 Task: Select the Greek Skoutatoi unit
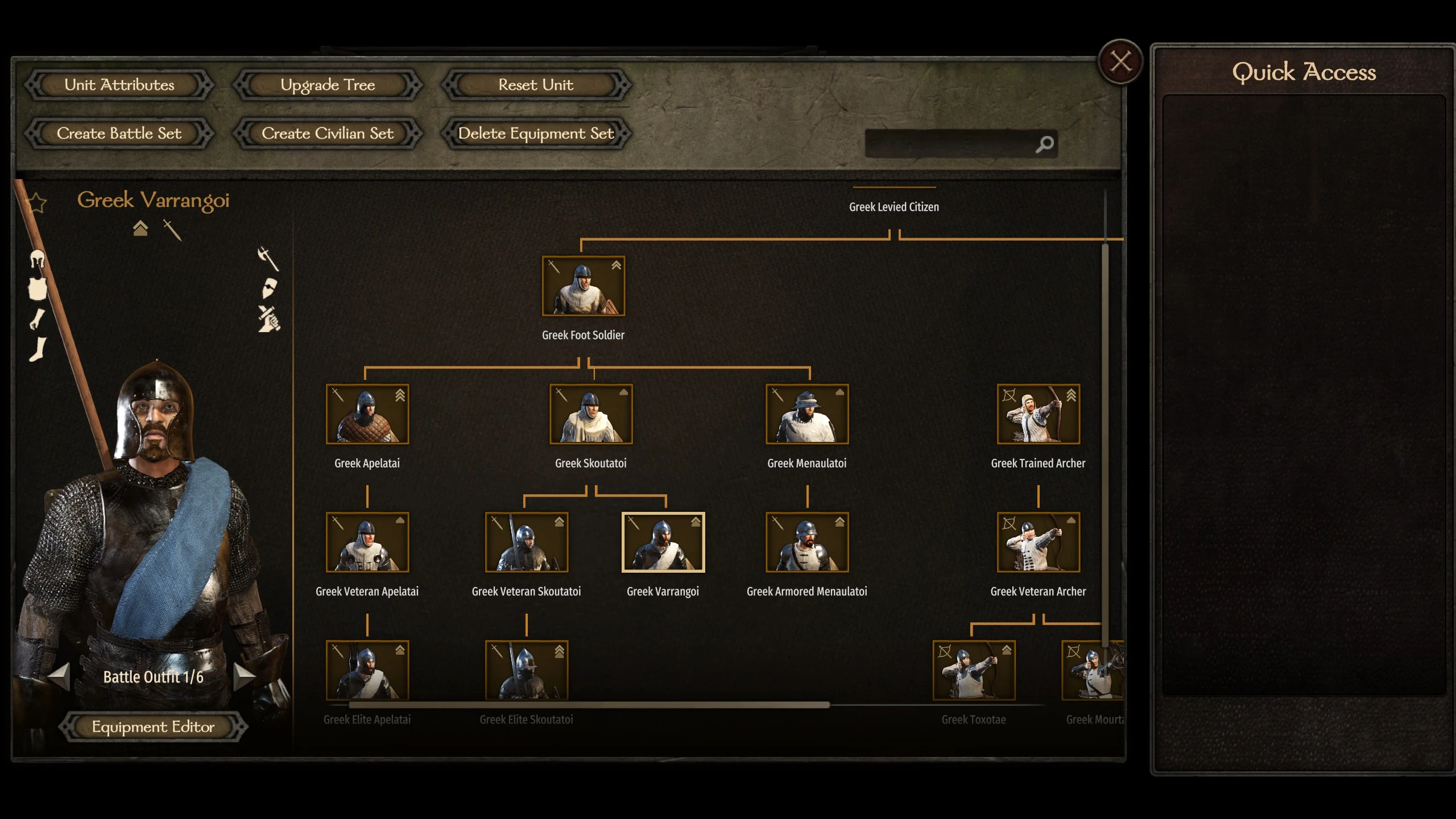590,414
